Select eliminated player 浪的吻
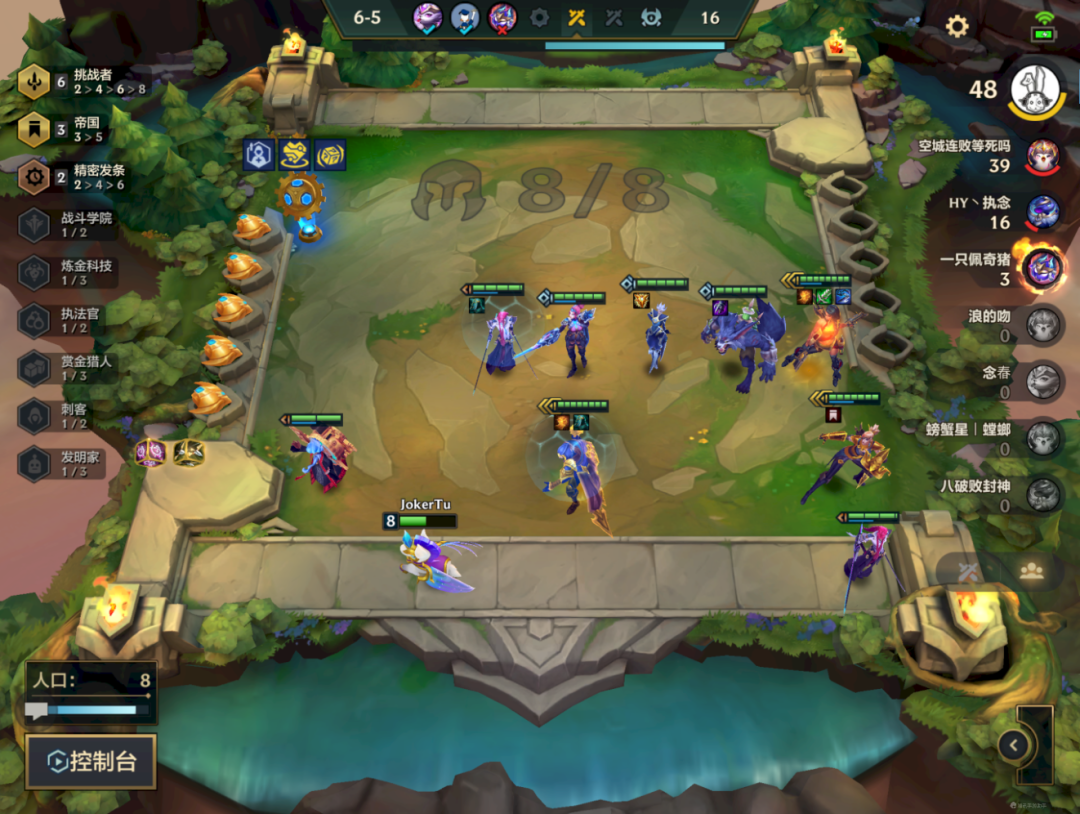This screenshot has width=1080, height=814. [x=1043, y=325]
